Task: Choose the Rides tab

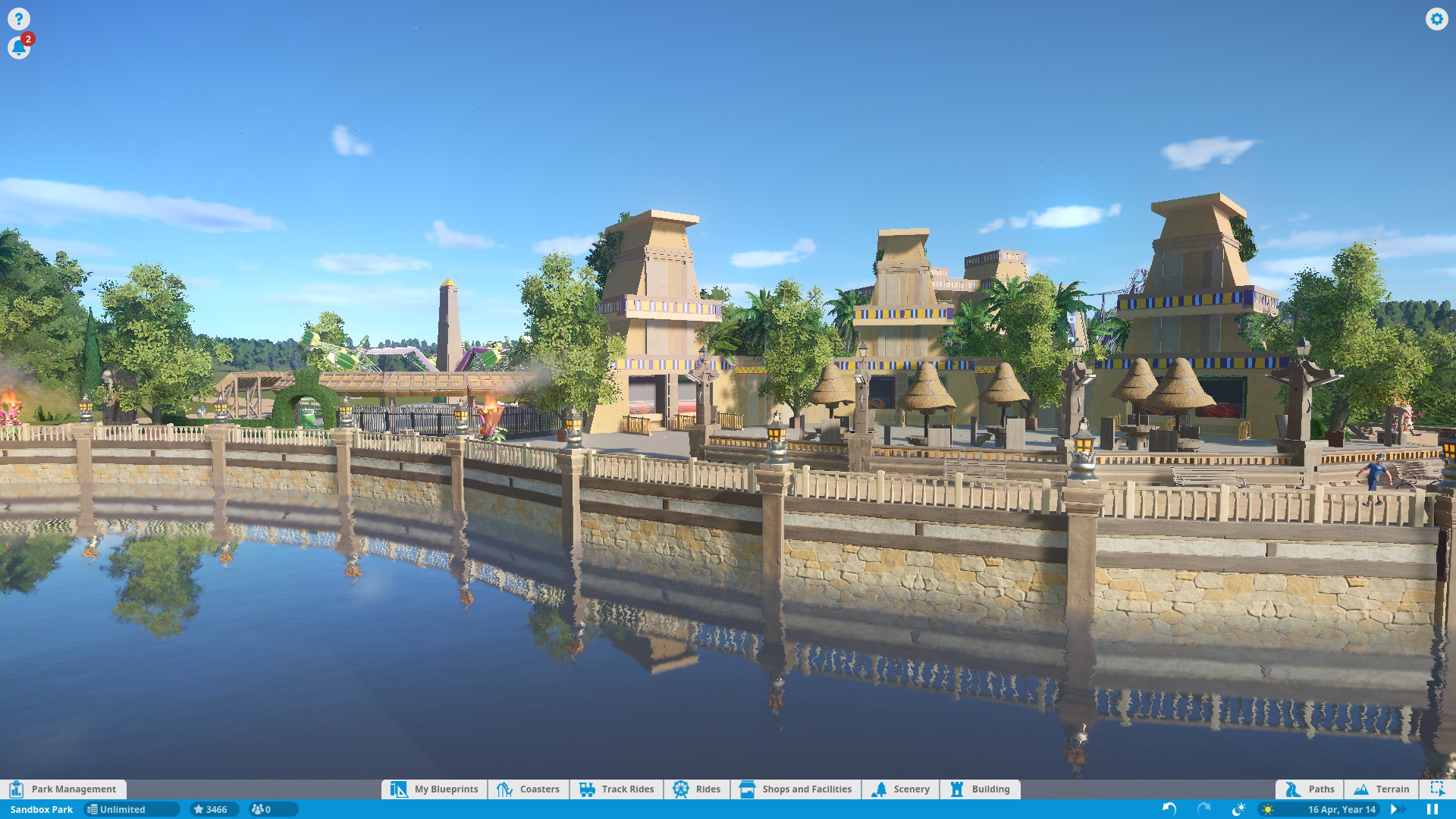Action: (x=697, y=789)
